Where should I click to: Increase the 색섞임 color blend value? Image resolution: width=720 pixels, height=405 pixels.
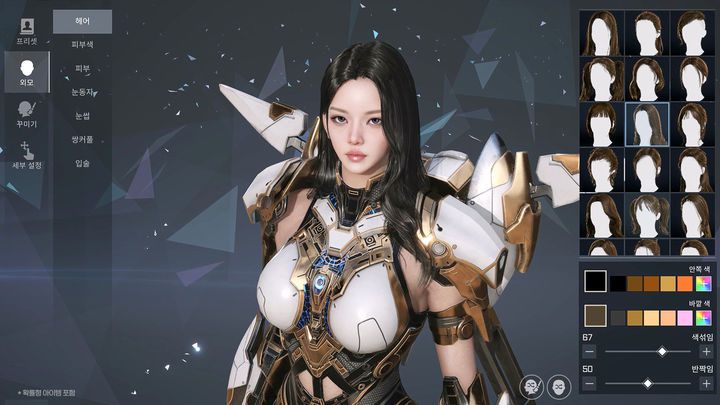(x=706, y=352)
